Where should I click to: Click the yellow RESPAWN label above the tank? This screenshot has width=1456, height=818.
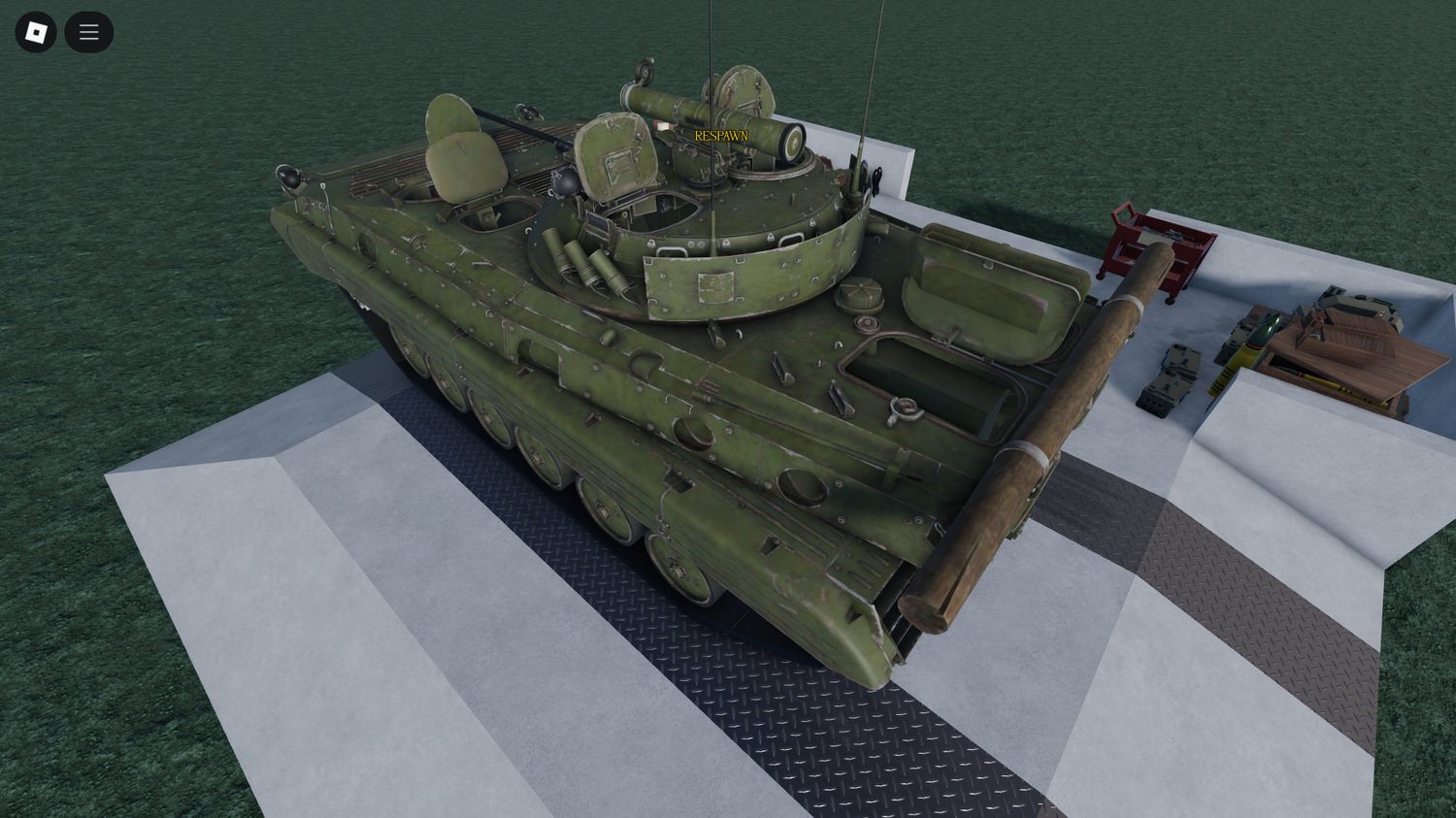(721, 135)
